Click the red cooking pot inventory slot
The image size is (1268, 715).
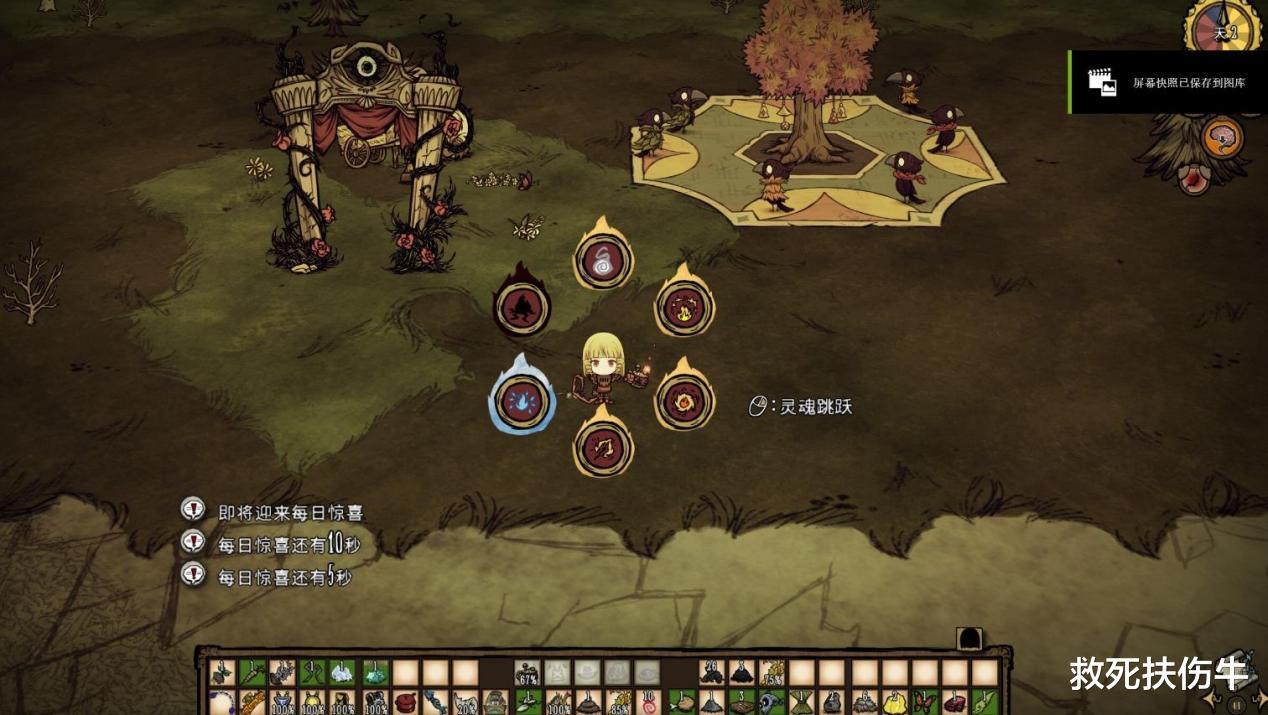[x=405, y=703]
